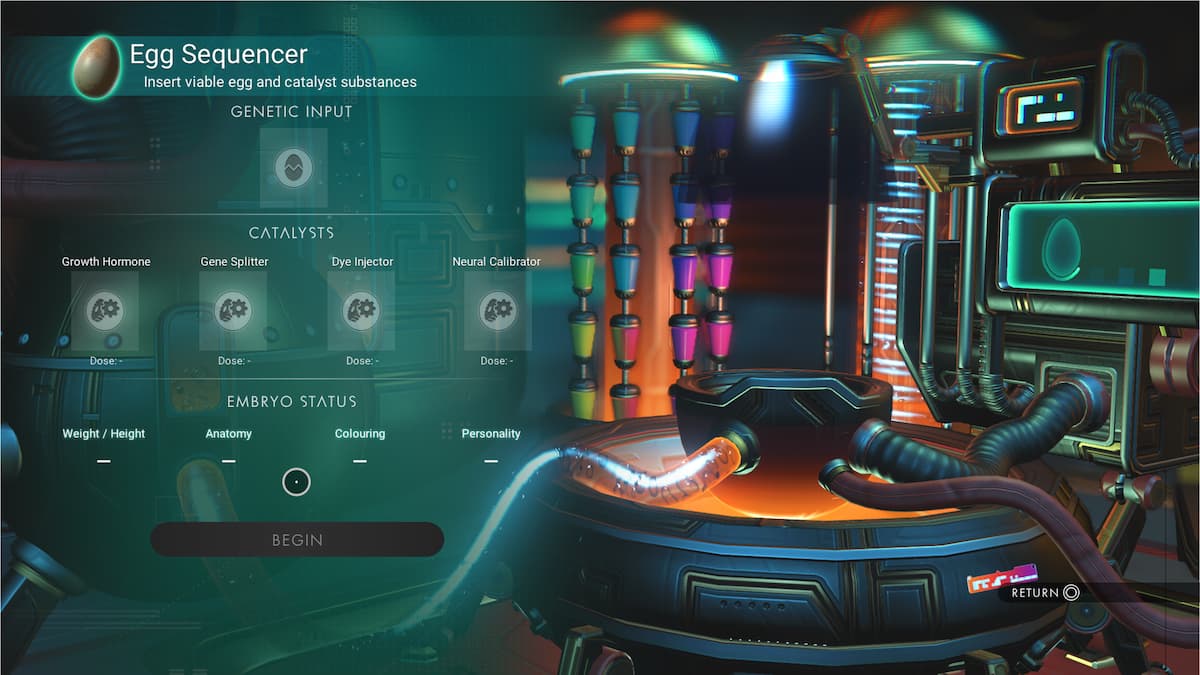Open the Growth Hormone catalyst slot

point(105,310)
